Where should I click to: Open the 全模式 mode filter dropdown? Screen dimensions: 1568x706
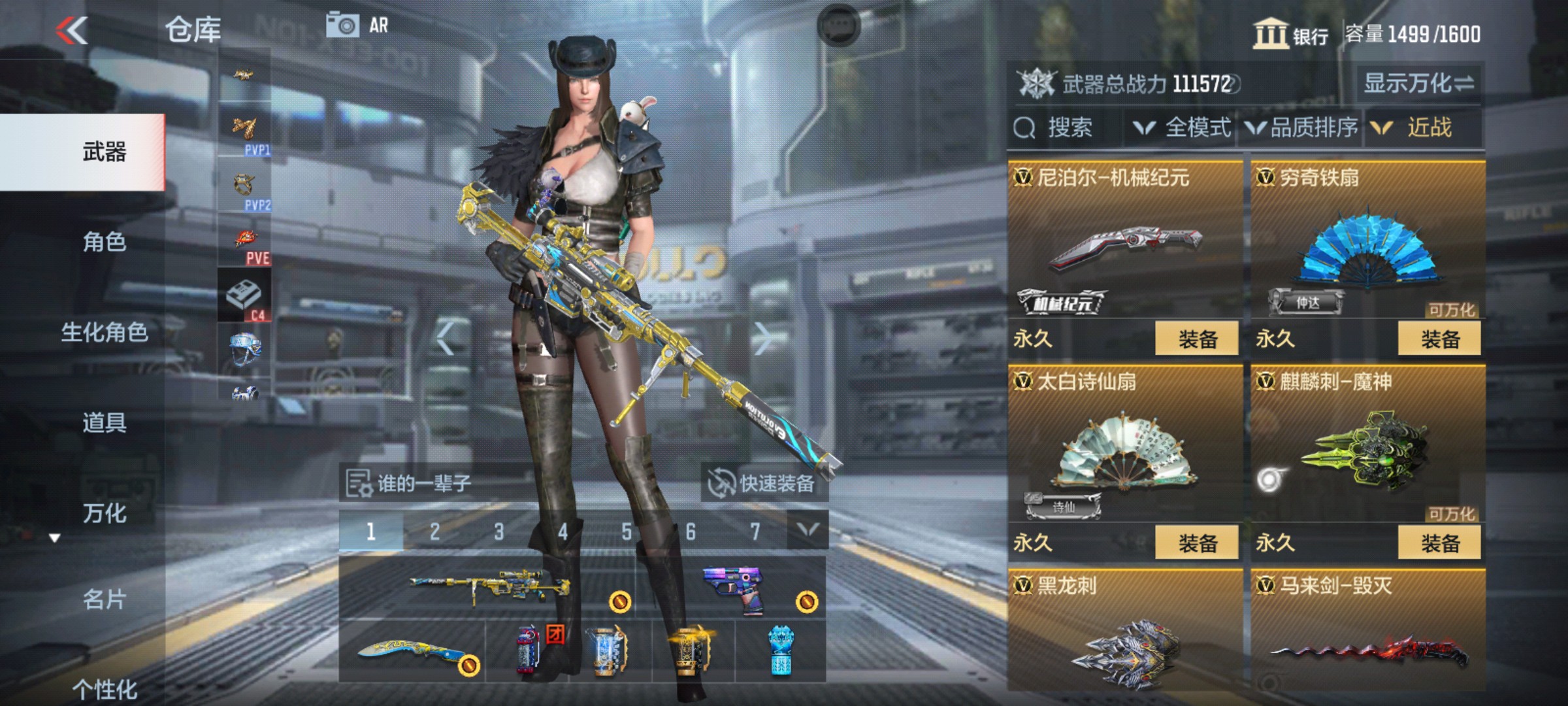pyautogui.click(x=1197, y=127)
